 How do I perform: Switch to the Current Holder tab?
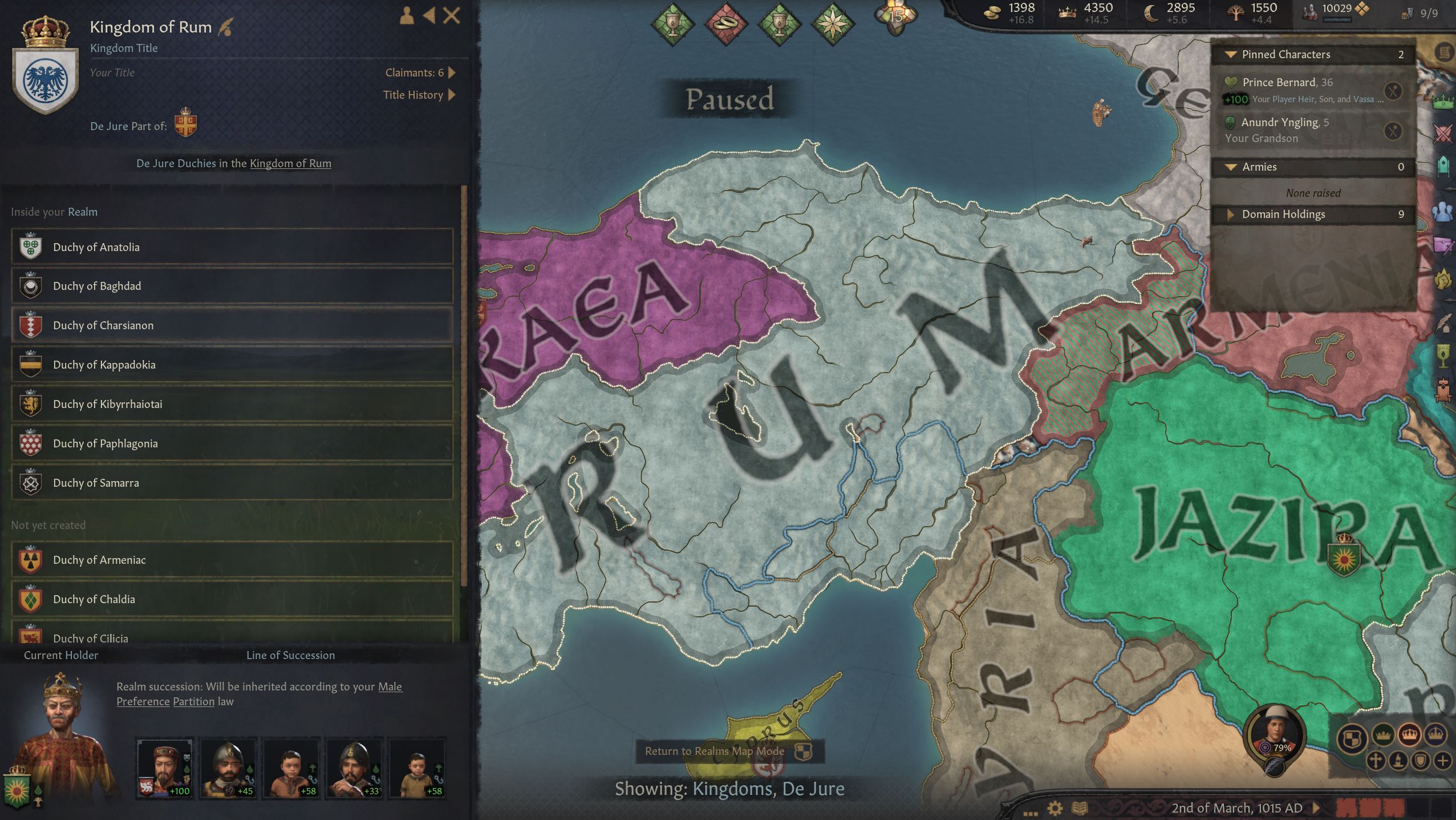coord(60,655)
